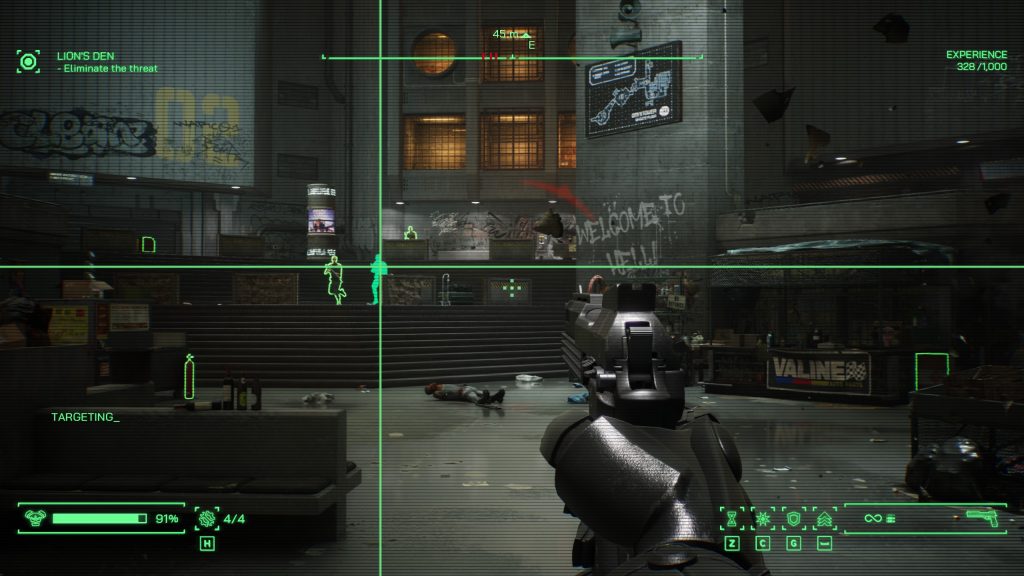Activate the hourglass slow-motion ability
This screenshot has width=1024, height=576.
(732, 519)
